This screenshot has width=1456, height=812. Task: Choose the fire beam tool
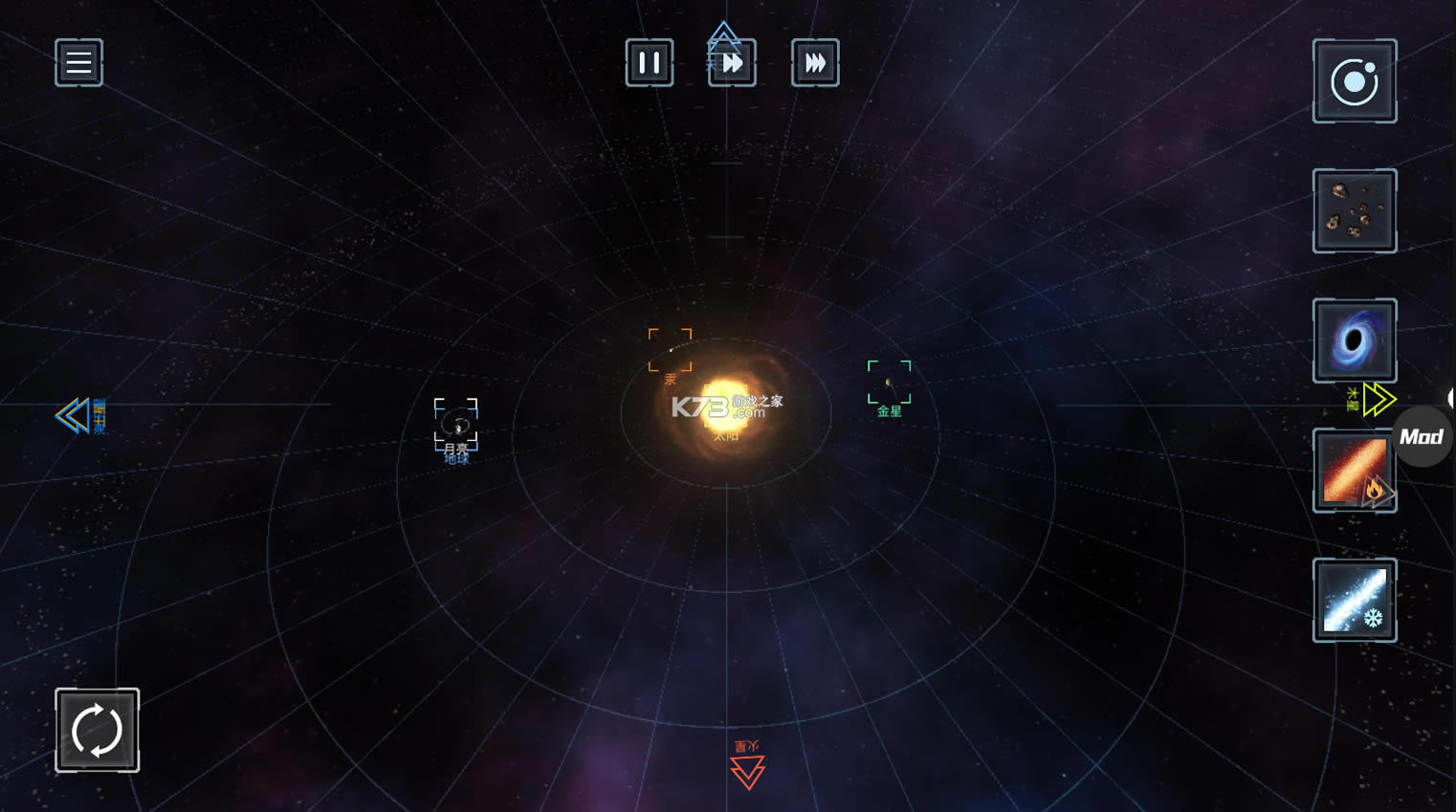1353,471
